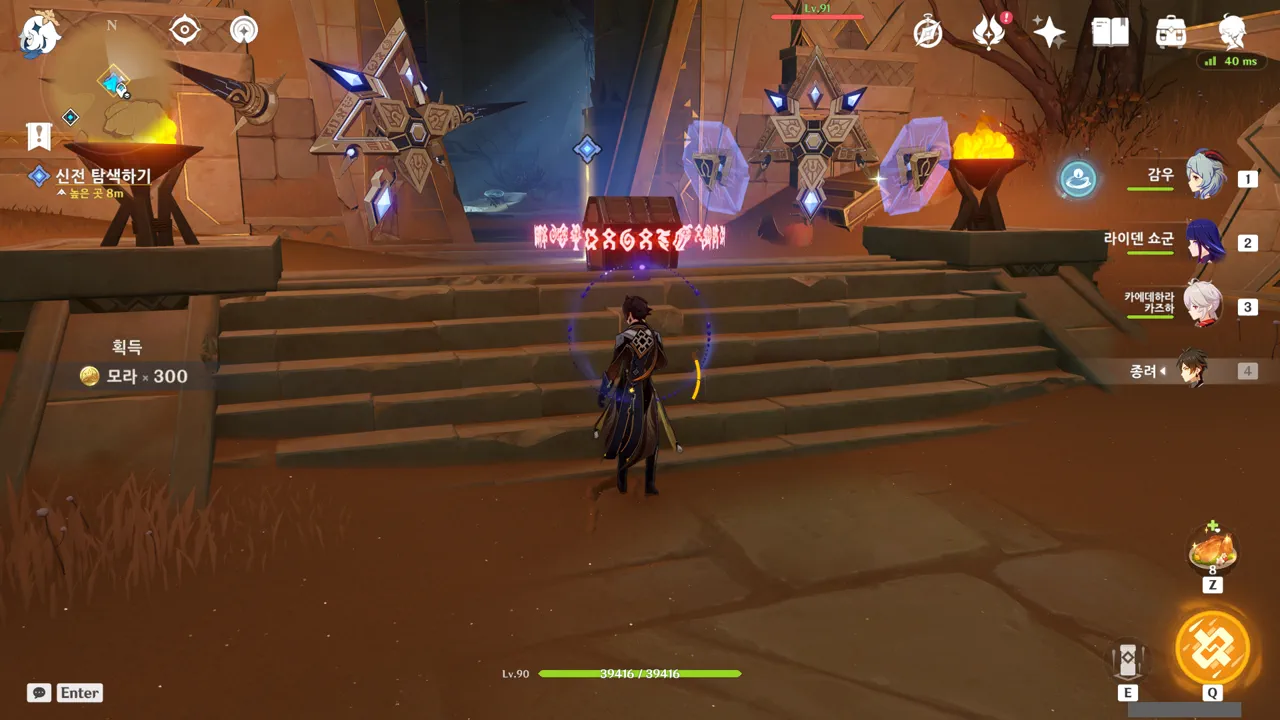1280x720 pixels.
Task: Open the compass icon in top bar
Action: (x=928, y=33)
